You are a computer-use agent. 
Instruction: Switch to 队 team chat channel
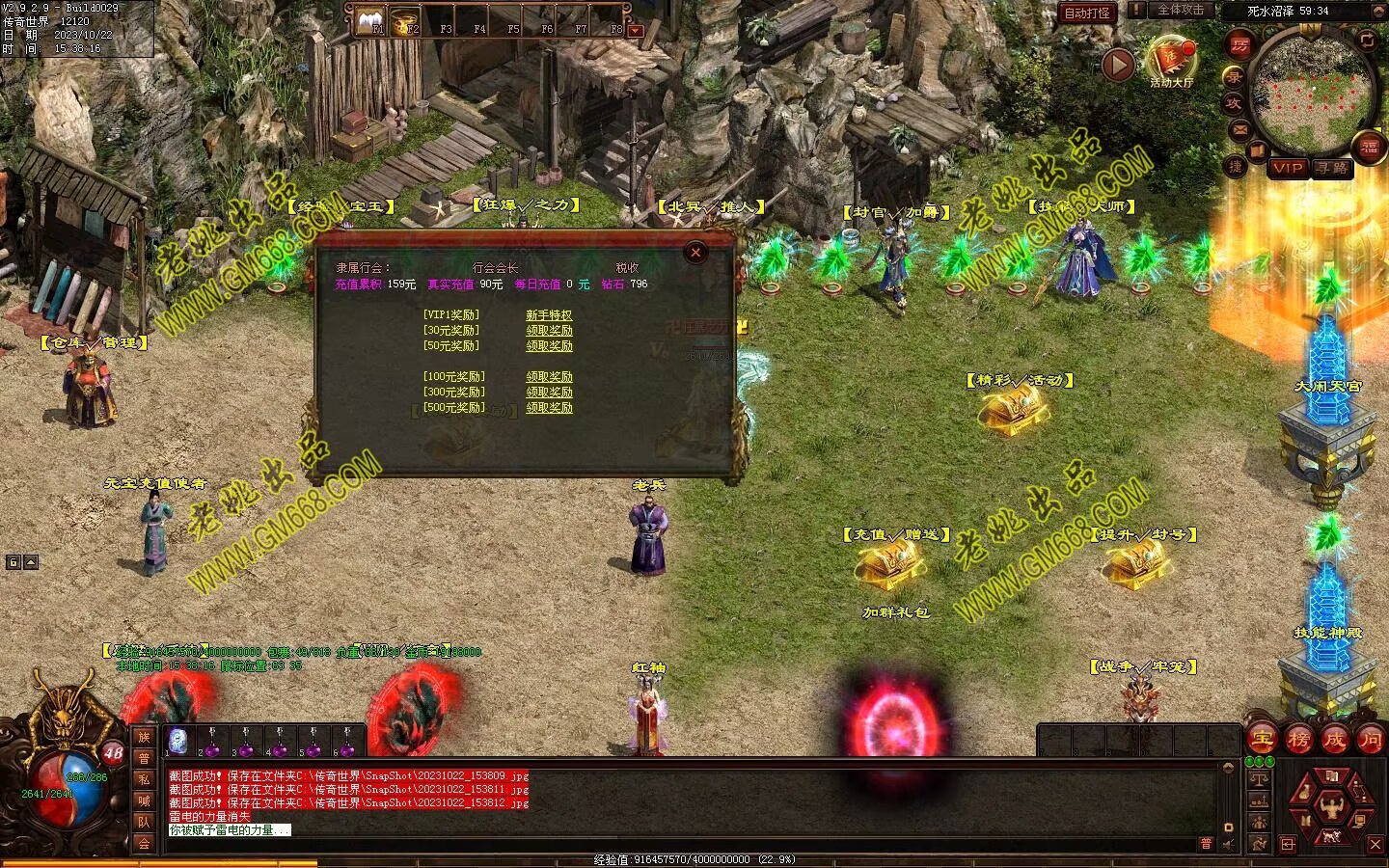(144, 822)
